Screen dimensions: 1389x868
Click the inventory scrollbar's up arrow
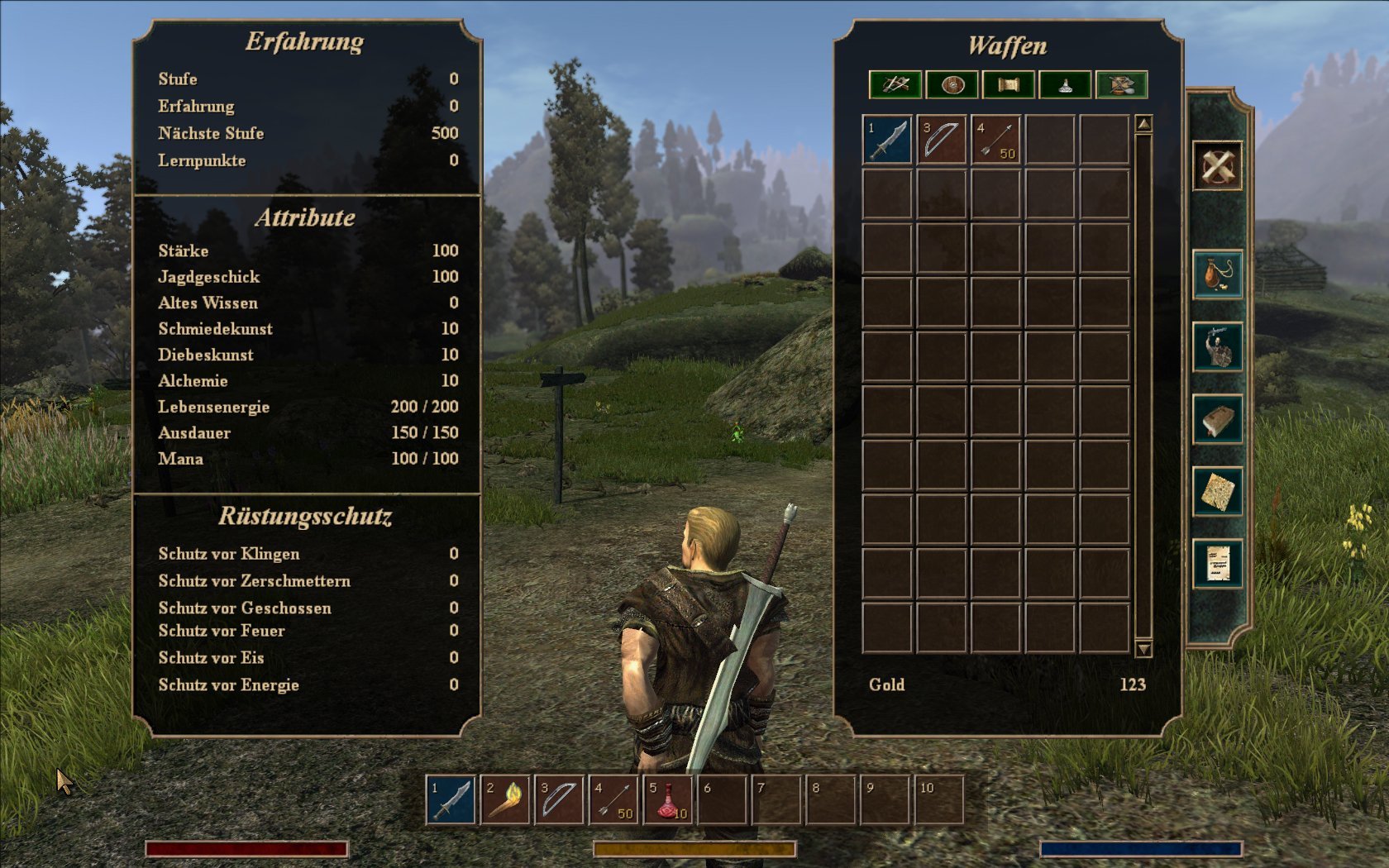coord(1143,124)
